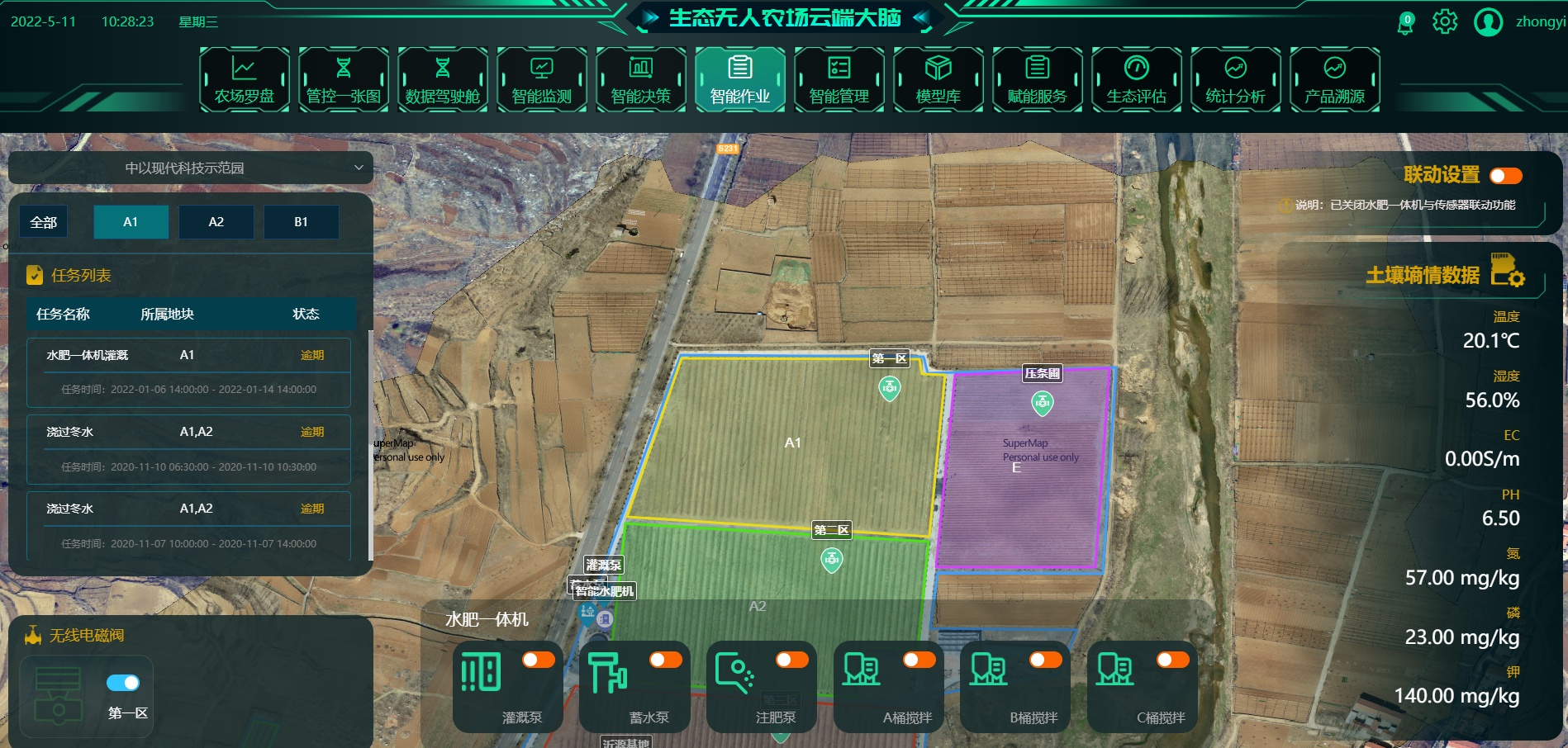Switch to the A2 plot tab
1568x748 pixels.
pyautogui.click(x=216, y=222)
